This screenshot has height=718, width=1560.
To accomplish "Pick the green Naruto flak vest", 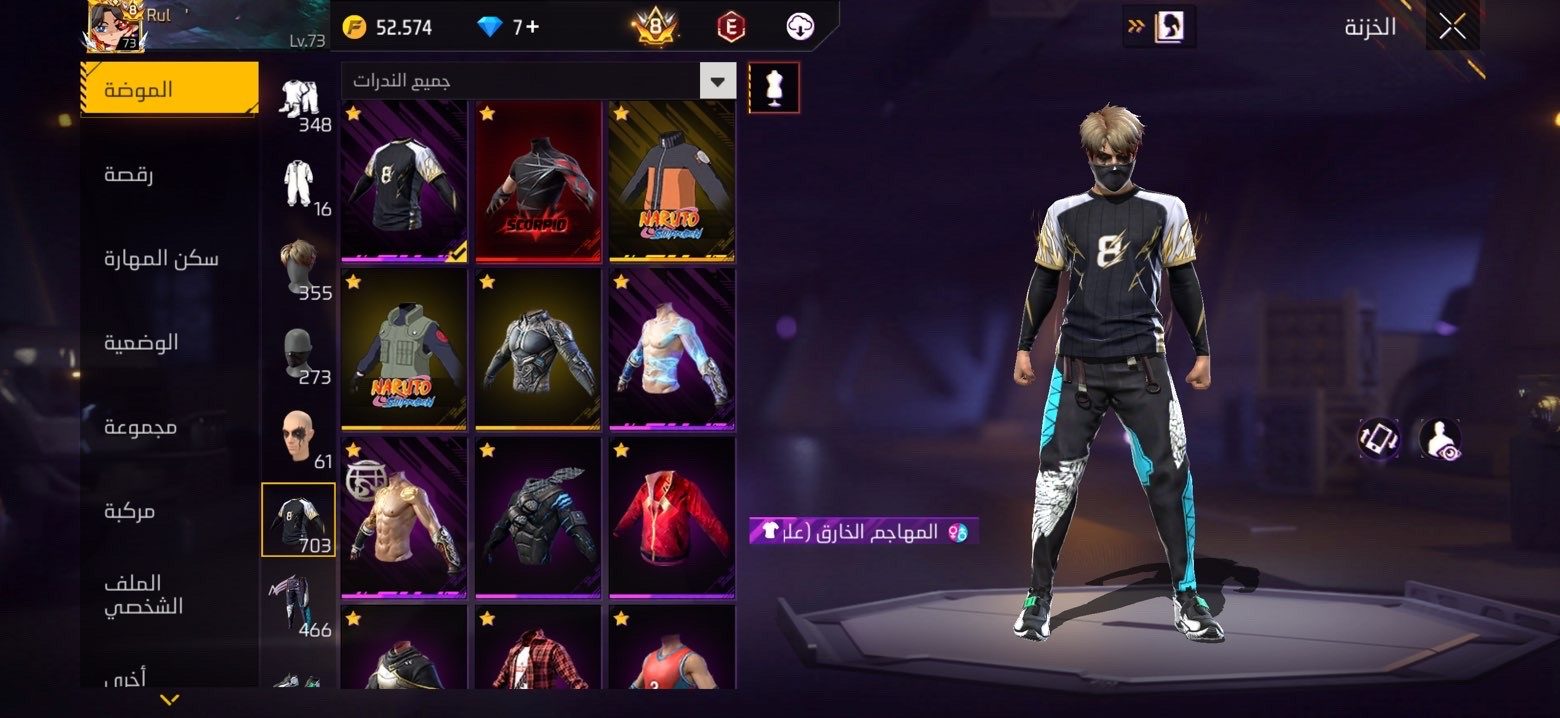I will click(x=404, y=349).
